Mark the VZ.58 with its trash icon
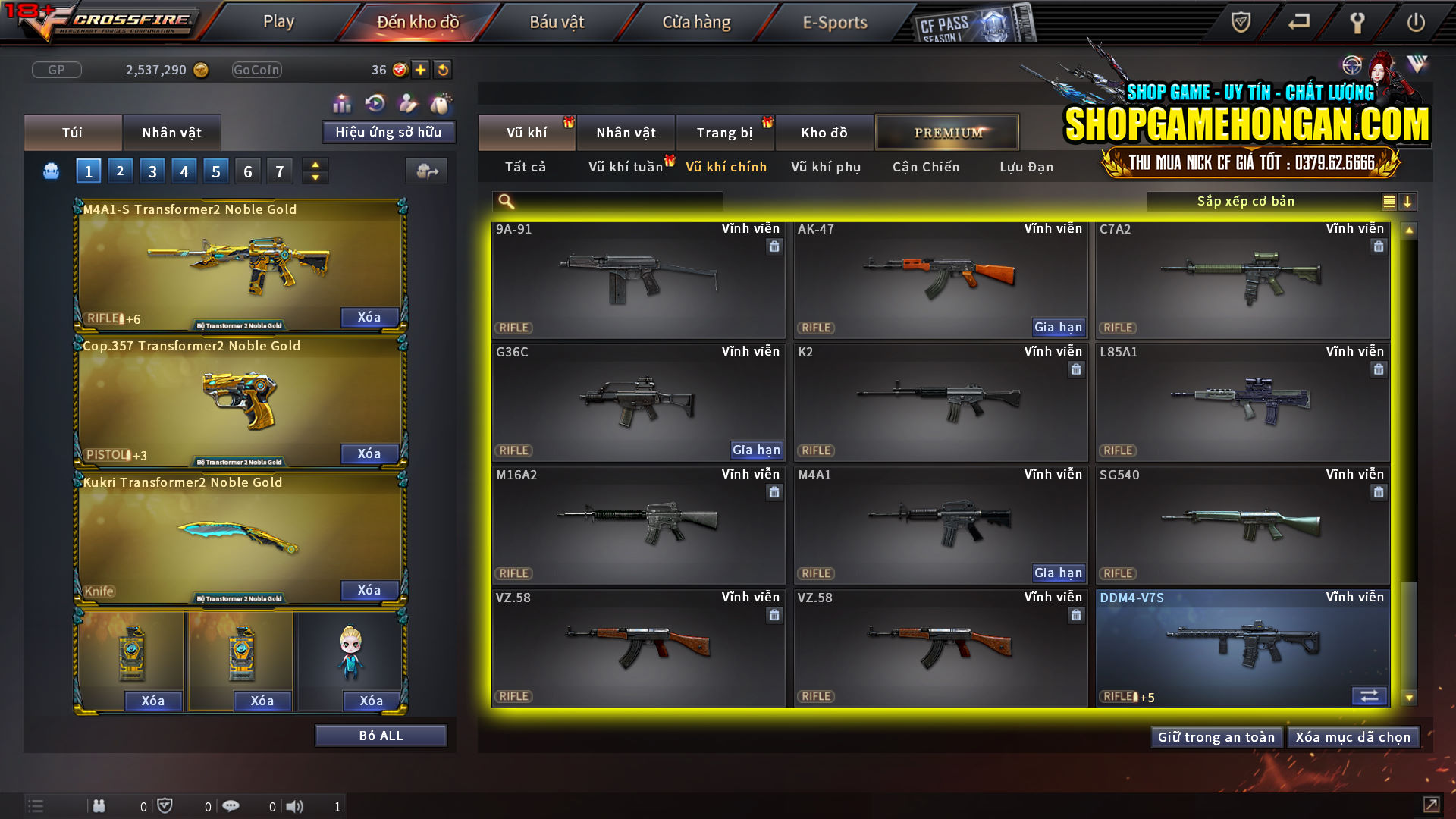 [x=774, y=615]
